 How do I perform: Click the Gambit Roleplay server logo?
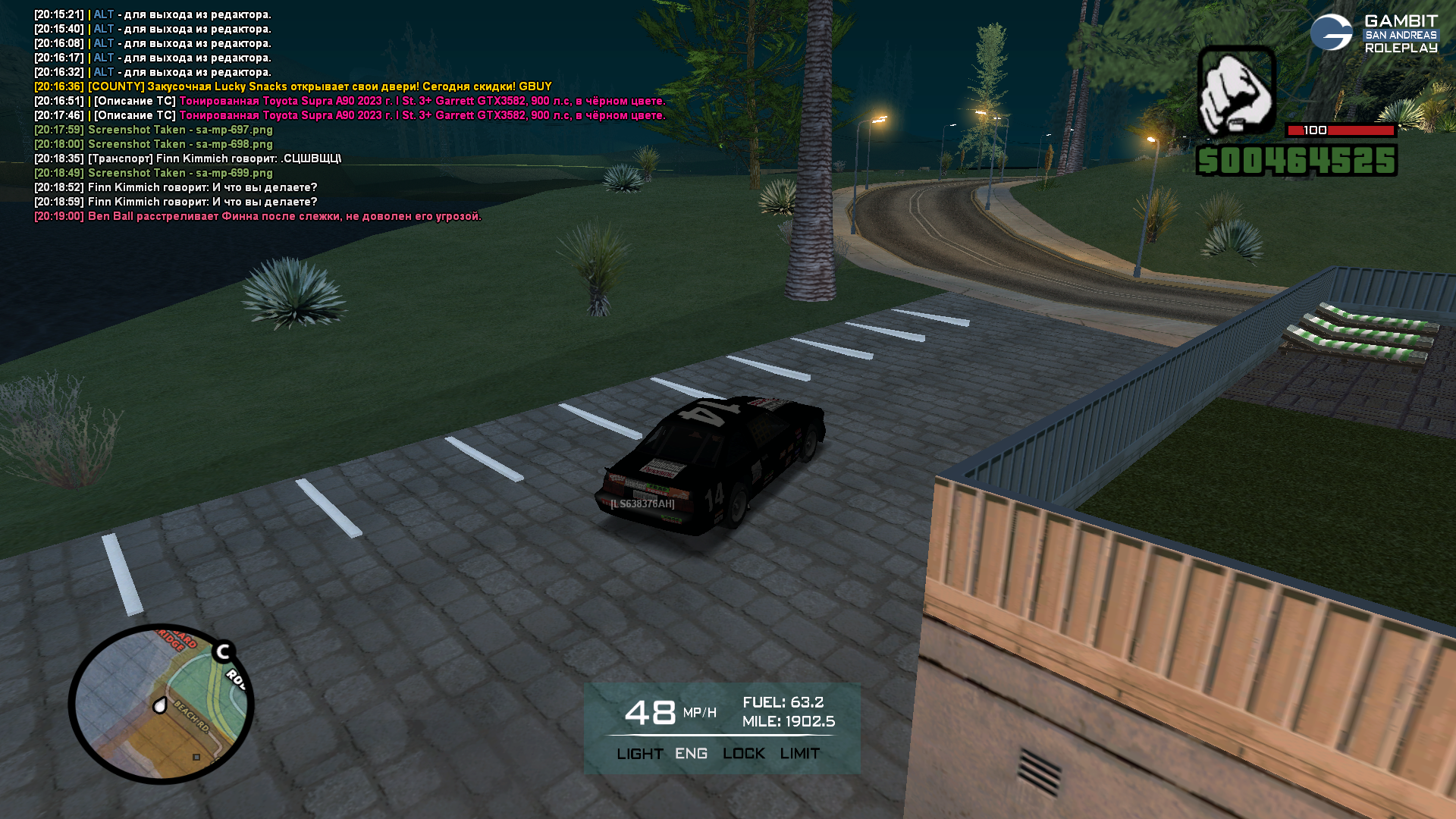1373,33
